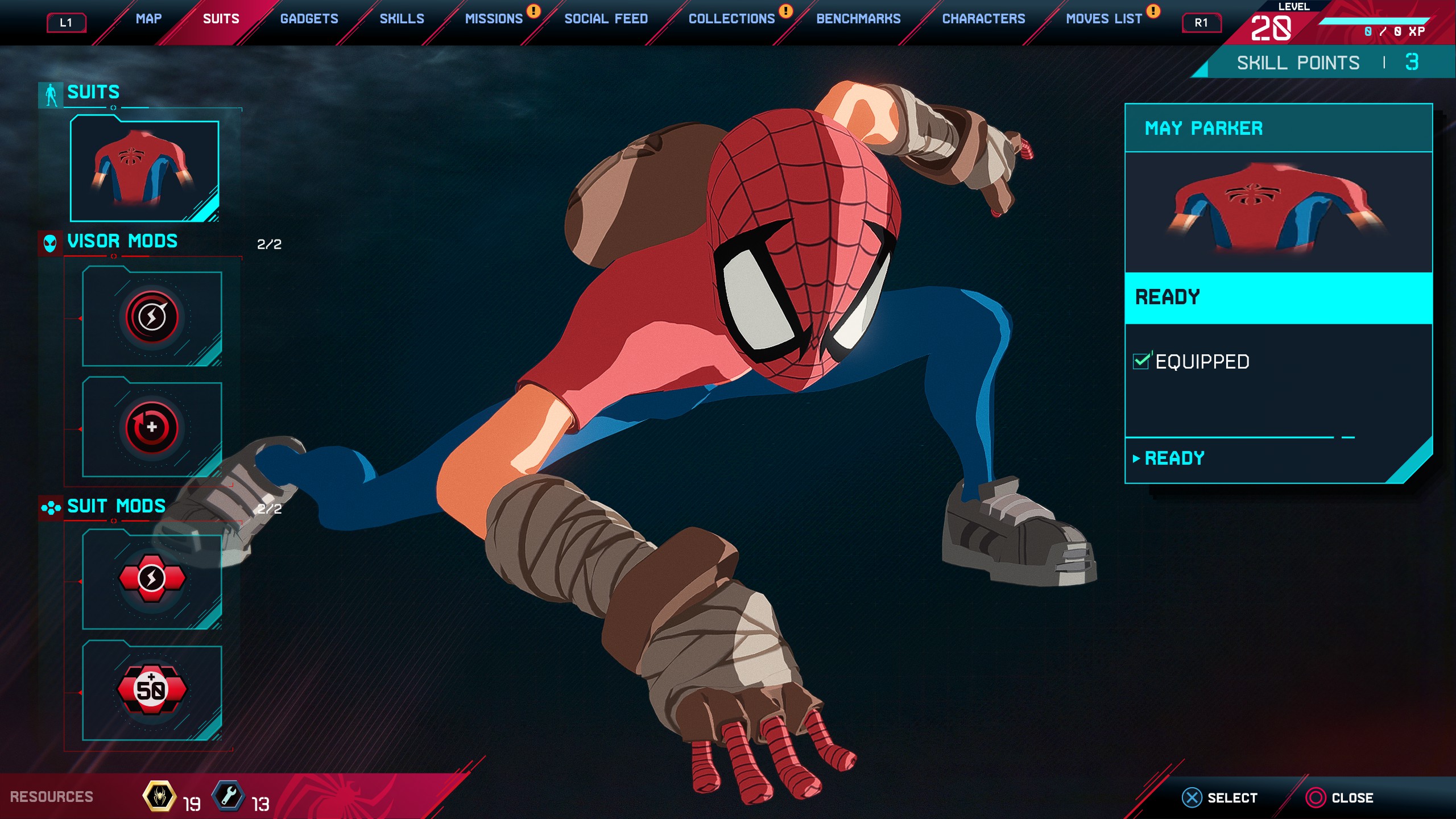Open the Characters tab

tap(983, 19)
